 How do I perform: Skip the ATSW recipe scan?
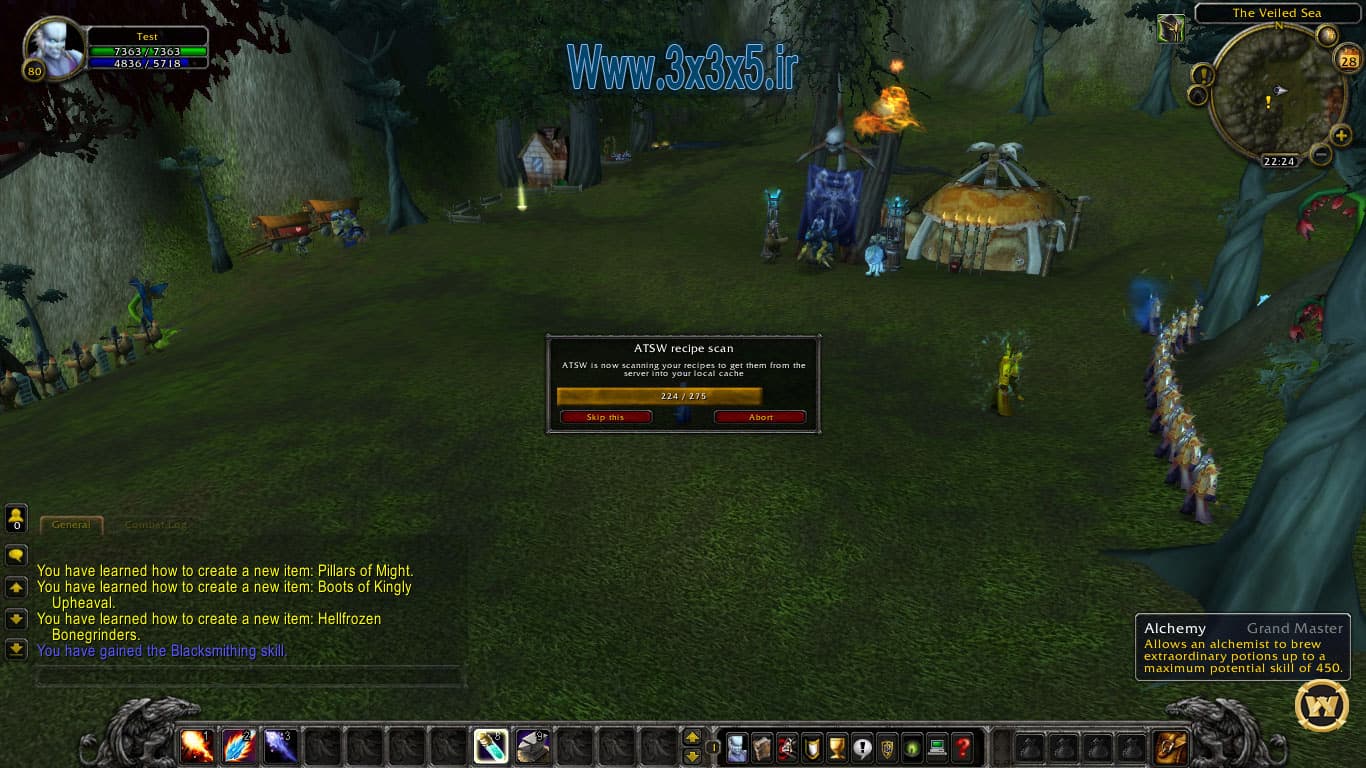tap(605, 417)
